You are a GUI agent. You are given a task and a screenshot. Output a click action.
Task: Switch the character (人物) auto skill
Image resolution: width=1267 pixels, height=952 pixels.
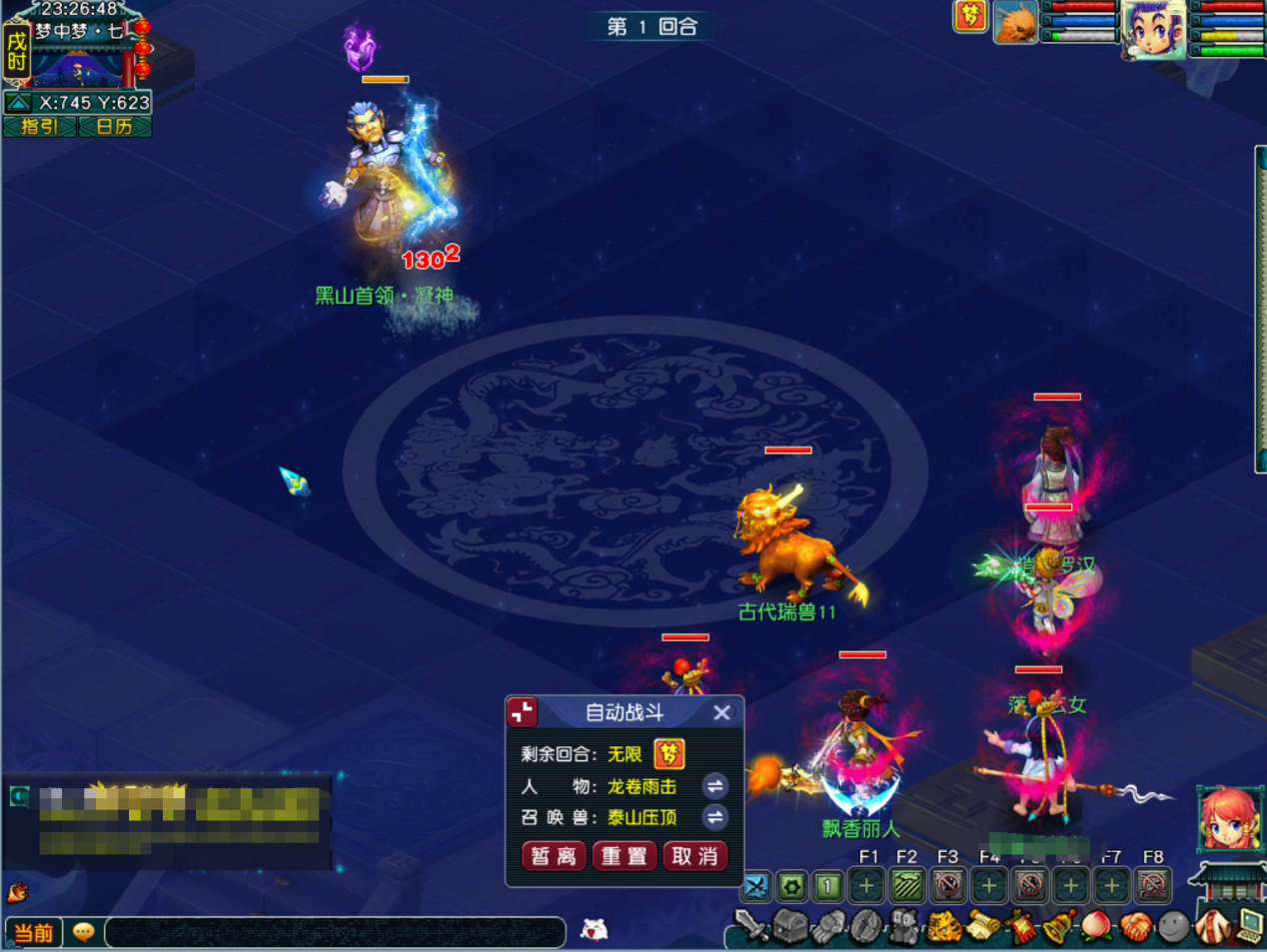[714, 786]
